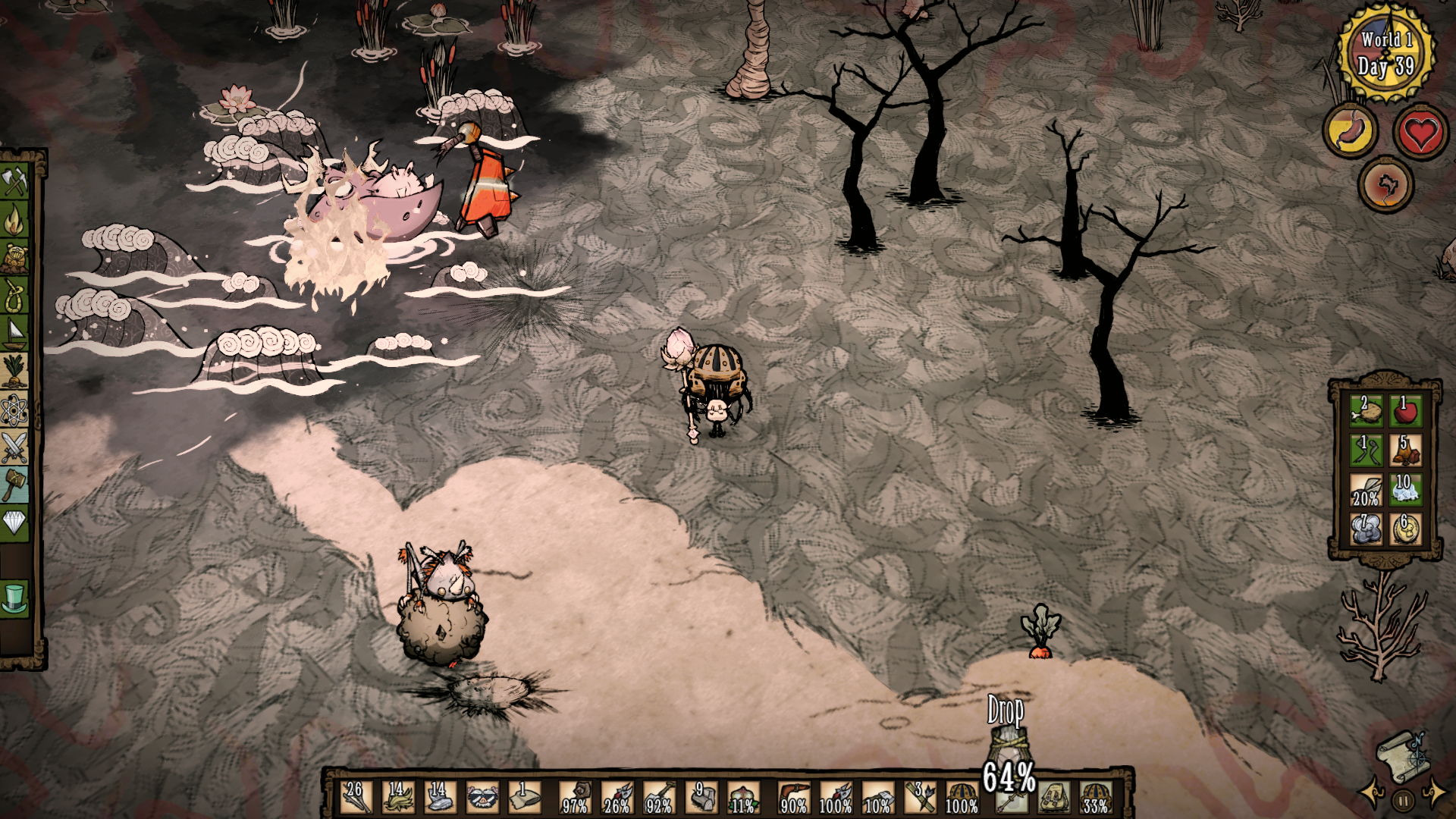Open the crossed-swords Fight crafting tab

(x=14, y=447)
